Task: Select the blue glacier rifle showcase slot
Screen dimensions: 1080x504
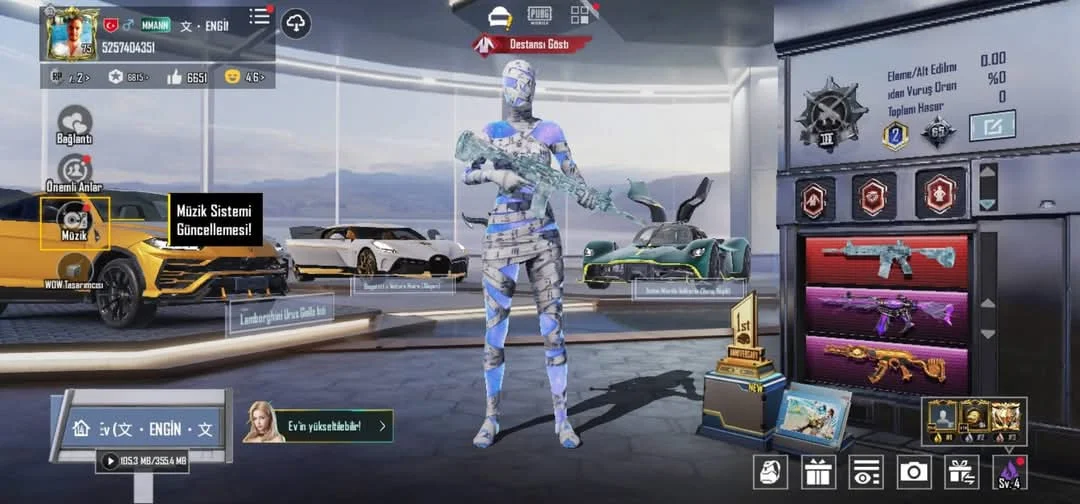Action: click(x=887, y=260)
